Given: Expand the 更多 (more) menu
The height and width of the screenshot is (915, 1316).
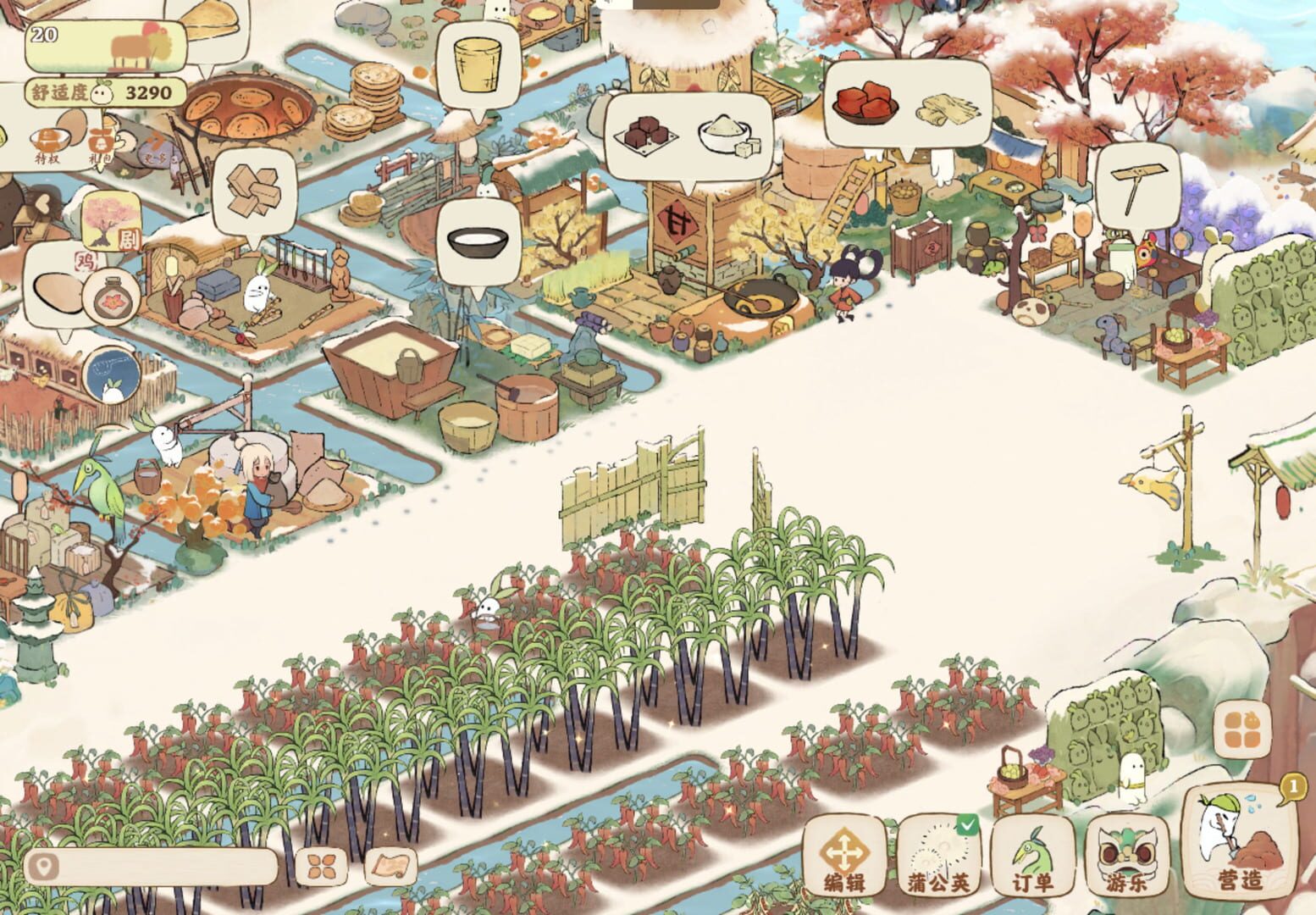Looking at the screenshot, I should tap(156, 146).
